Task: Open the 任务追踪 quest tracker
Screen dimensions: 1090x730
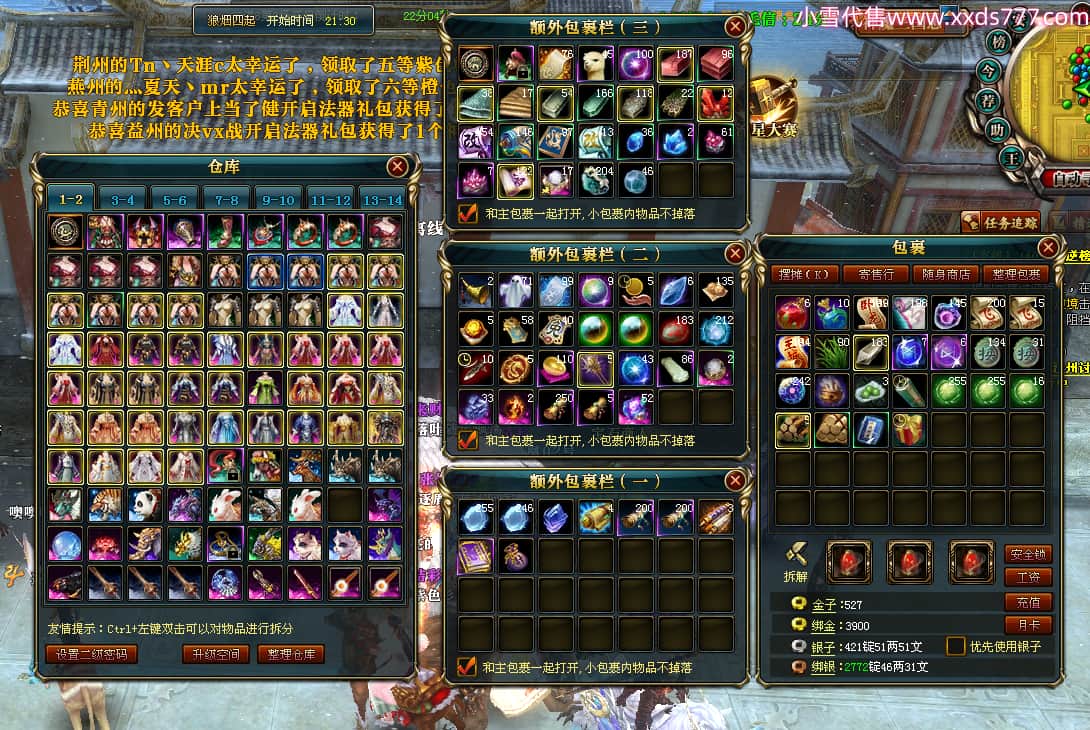Action: tap(1000, 222)
